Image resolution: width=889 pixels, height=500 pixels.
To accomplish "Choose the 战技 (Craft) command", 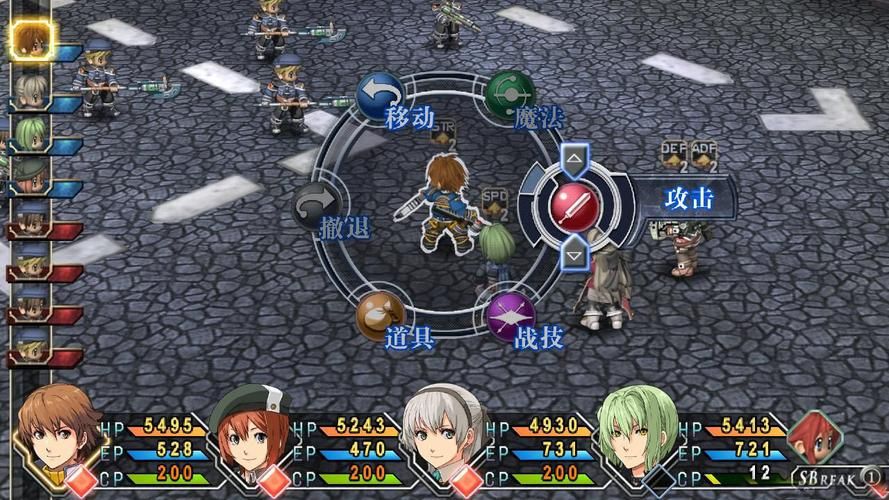I will click(x=510, y=317).
